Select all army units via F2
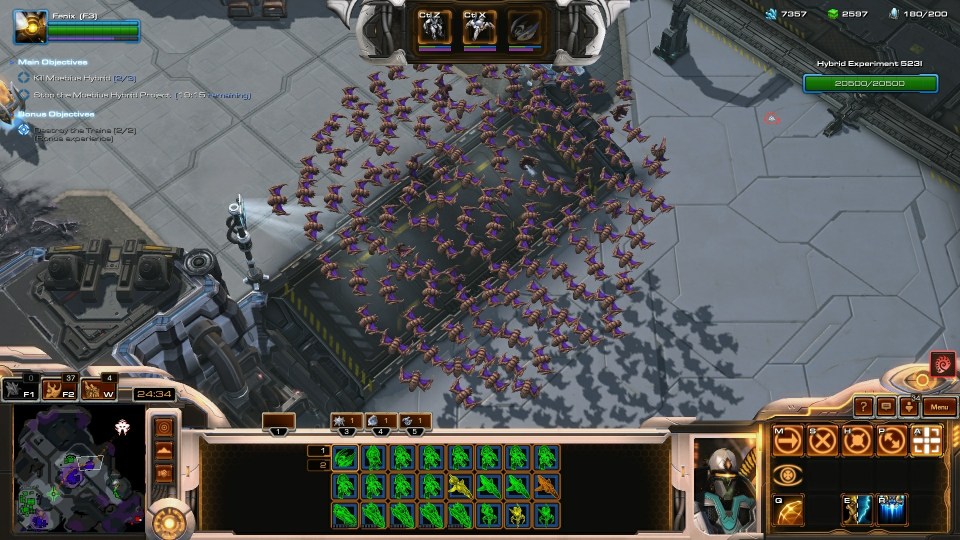This screenshot has height=540, width=960. tap(62, 390)
